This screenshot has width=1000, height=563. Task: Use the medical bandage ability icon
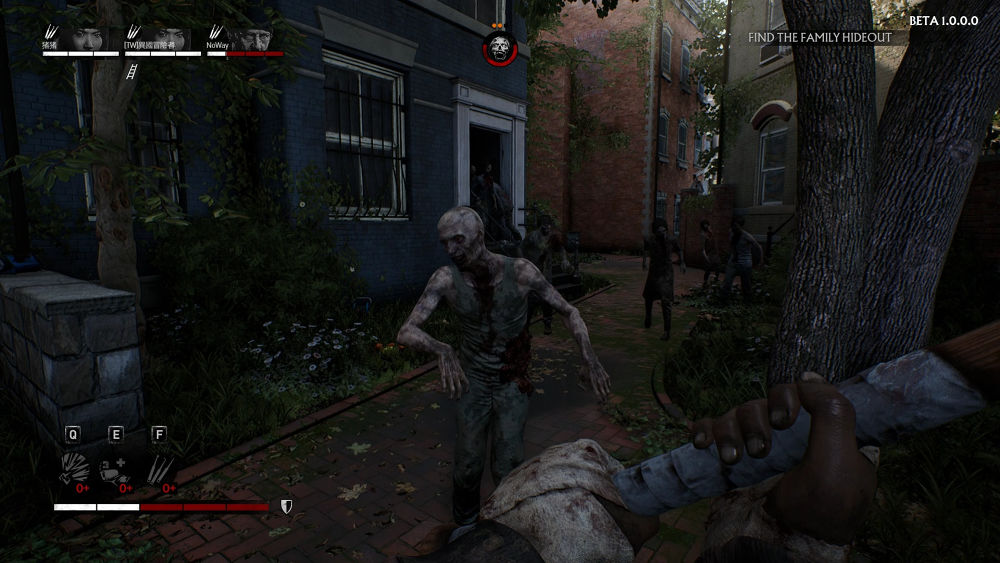[x=116, y=466]
